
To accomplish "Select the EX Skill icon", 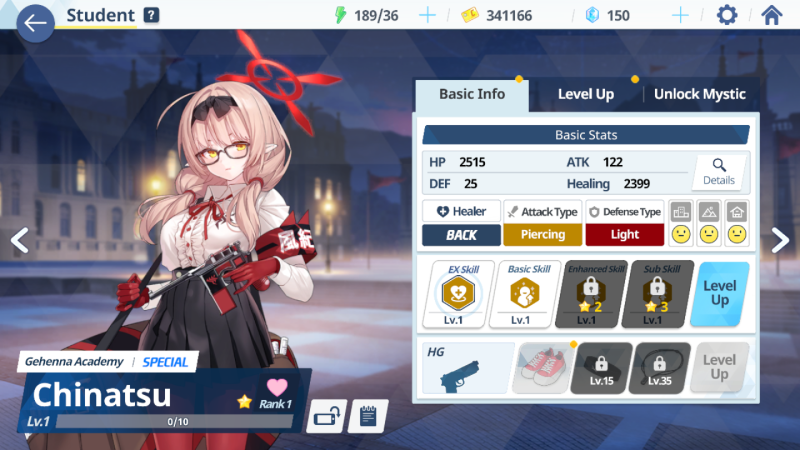I will [460, 294].
